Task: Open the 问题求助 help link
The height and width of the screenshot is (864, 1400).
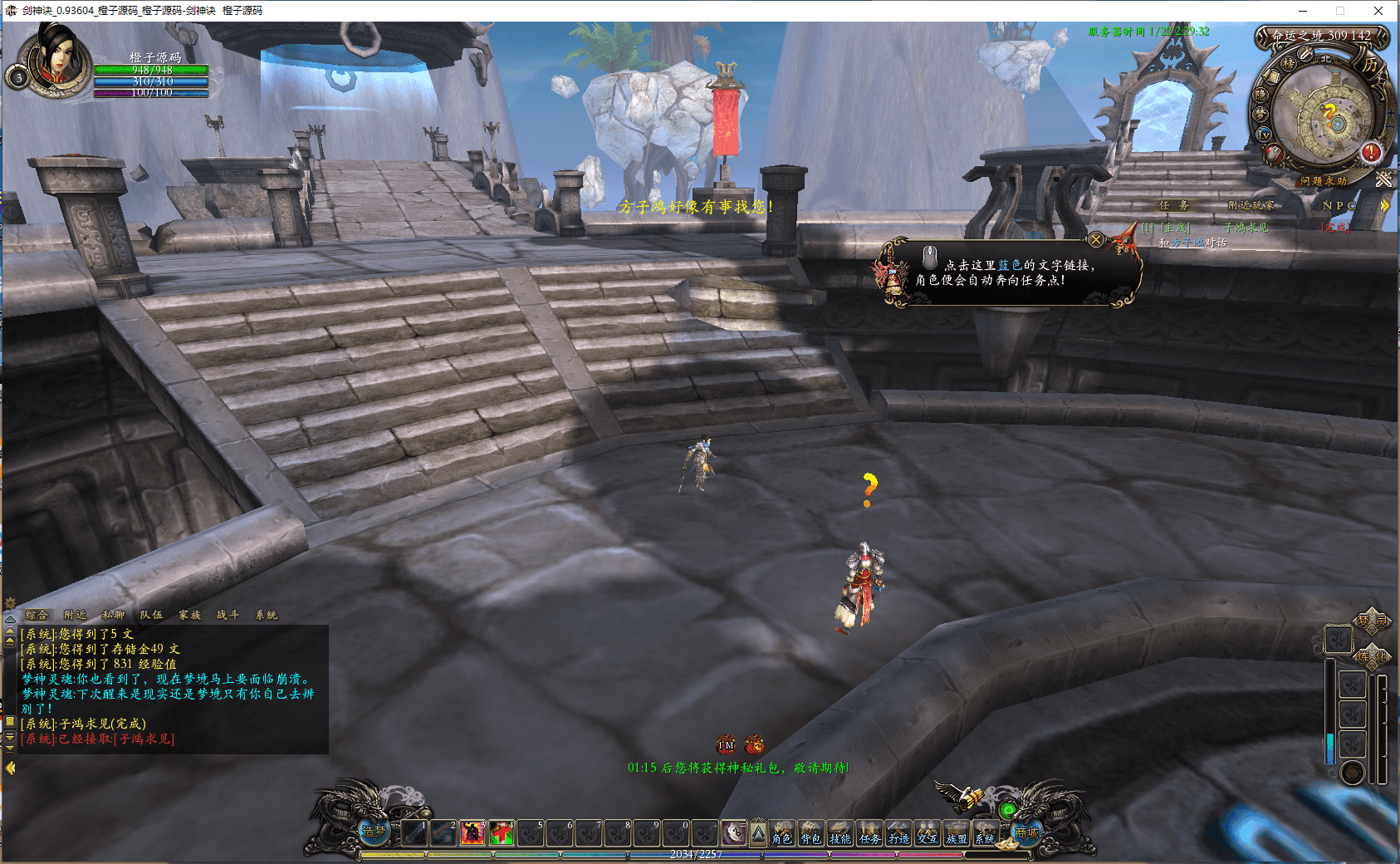Action: coord(1324,180)
